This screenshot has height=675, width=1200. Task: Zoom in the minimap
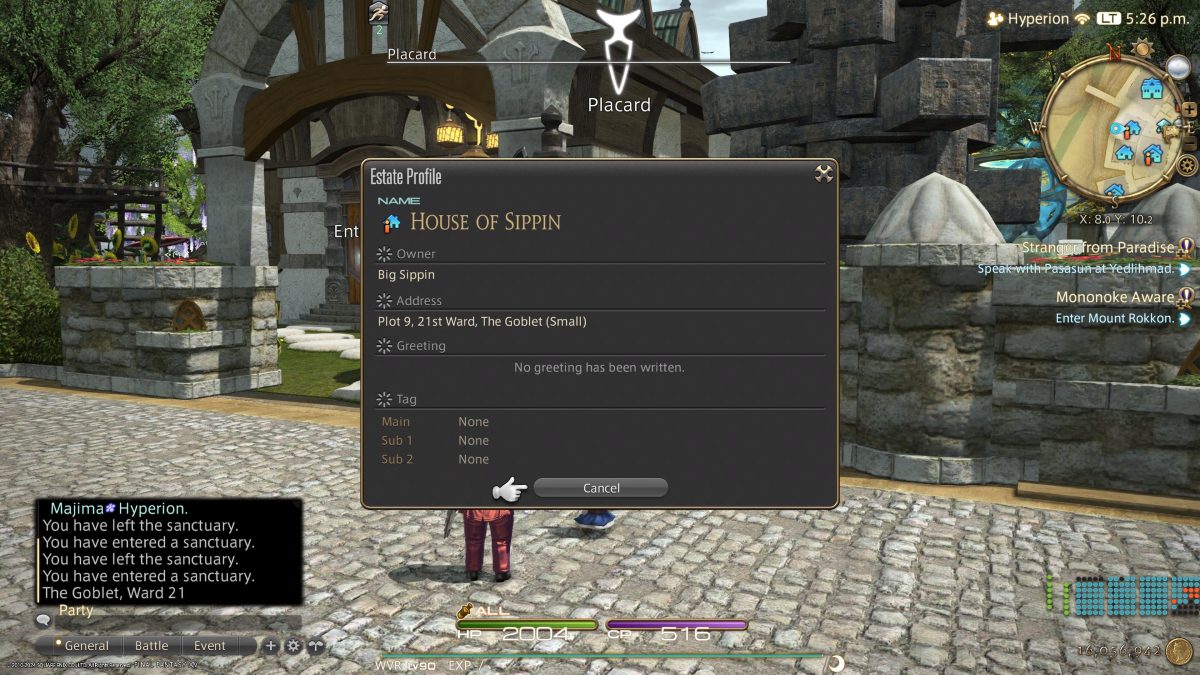(x=1190, y=109)
